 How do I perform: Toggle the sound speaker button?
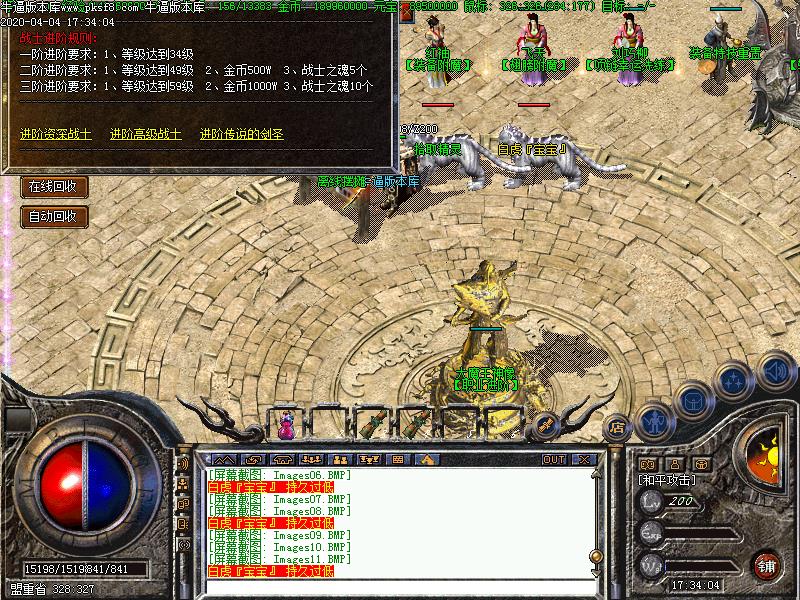775,369
